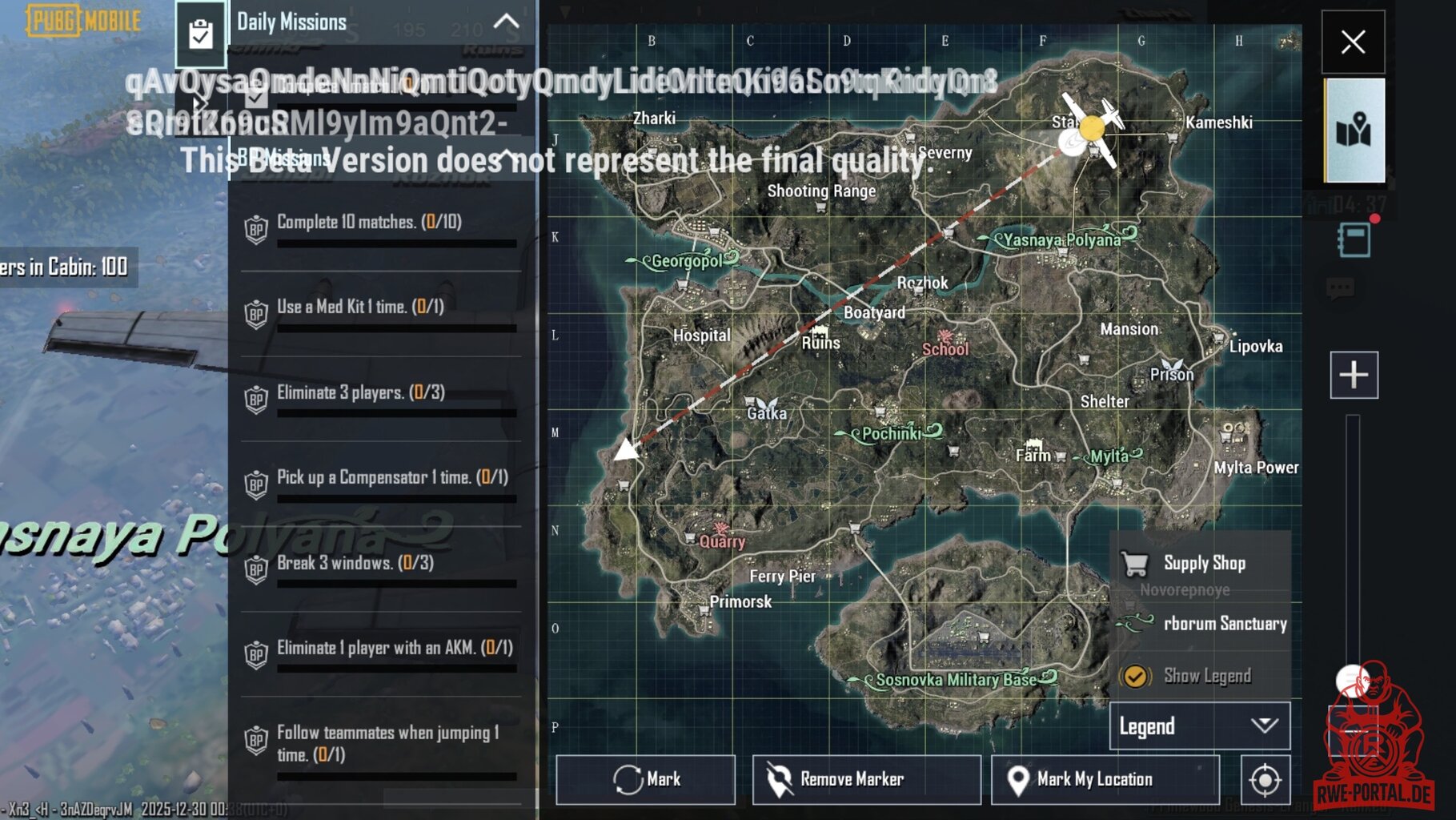Open the chat bubble icon
Viewport: 1456px width, 820px height.
tap(1341, 288)
